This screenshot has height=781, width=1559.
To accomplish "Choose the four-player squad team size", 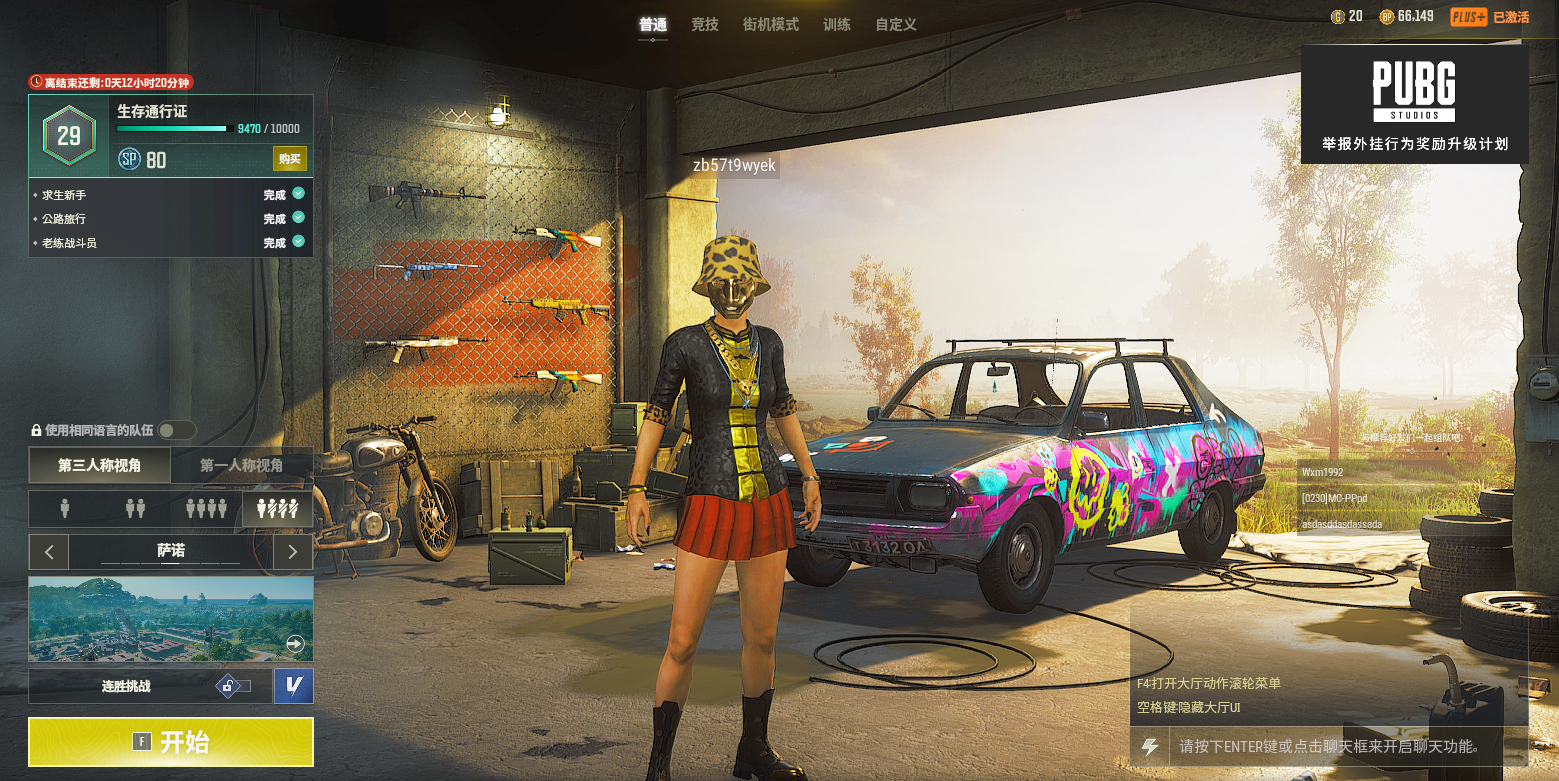I will pyautogui.click(x=207, y=509).
